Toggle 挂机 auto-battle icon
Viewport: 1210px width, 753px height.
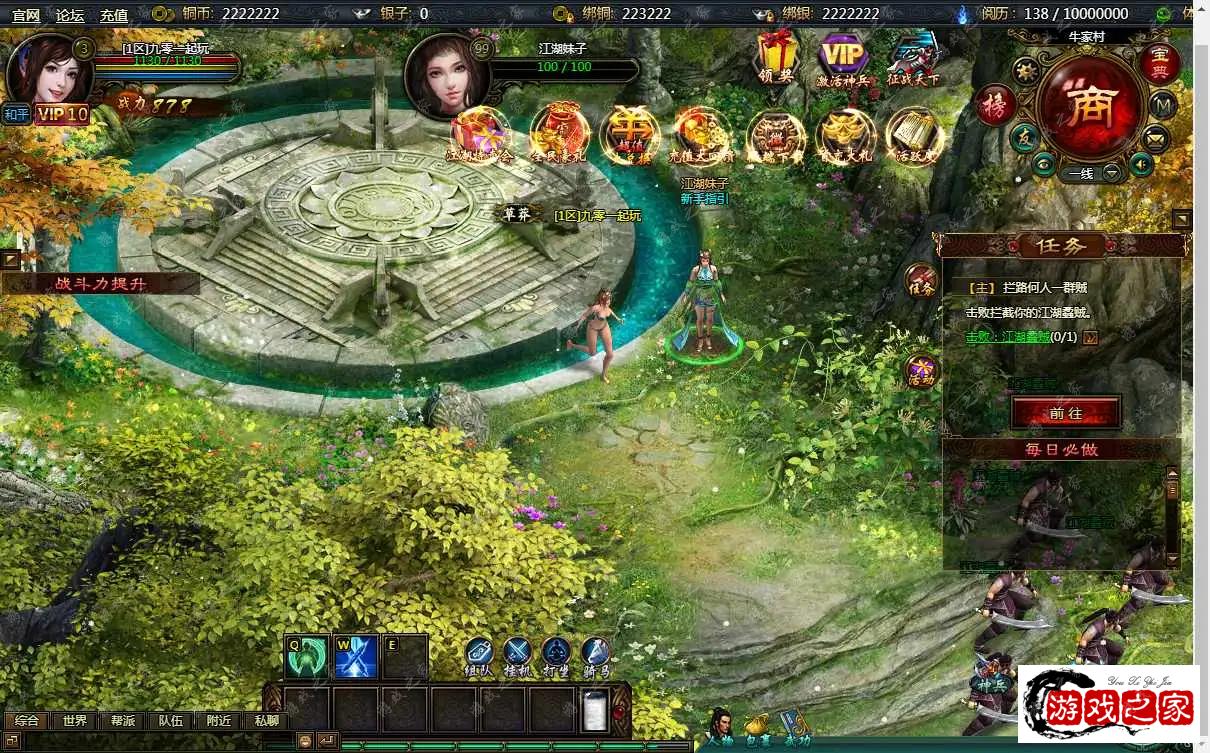[516, 656]
